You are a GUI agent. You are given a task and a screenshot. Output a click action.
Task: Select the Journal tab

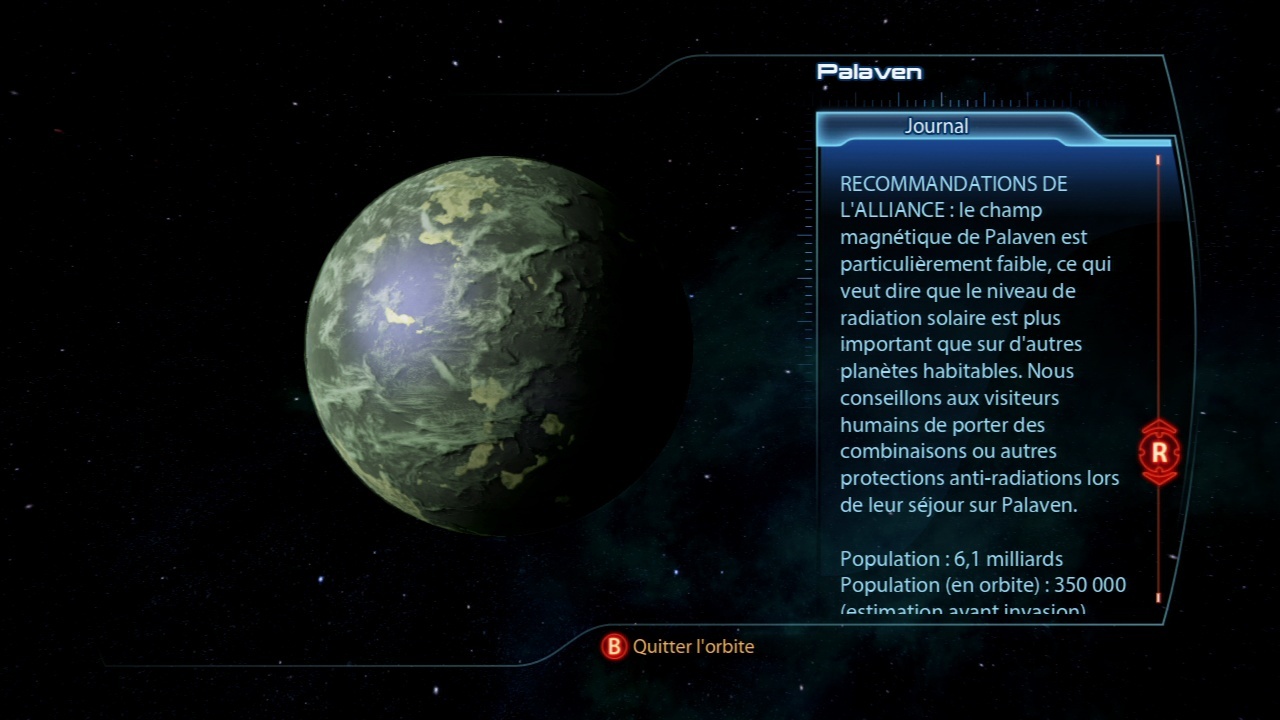coord(937,127)
